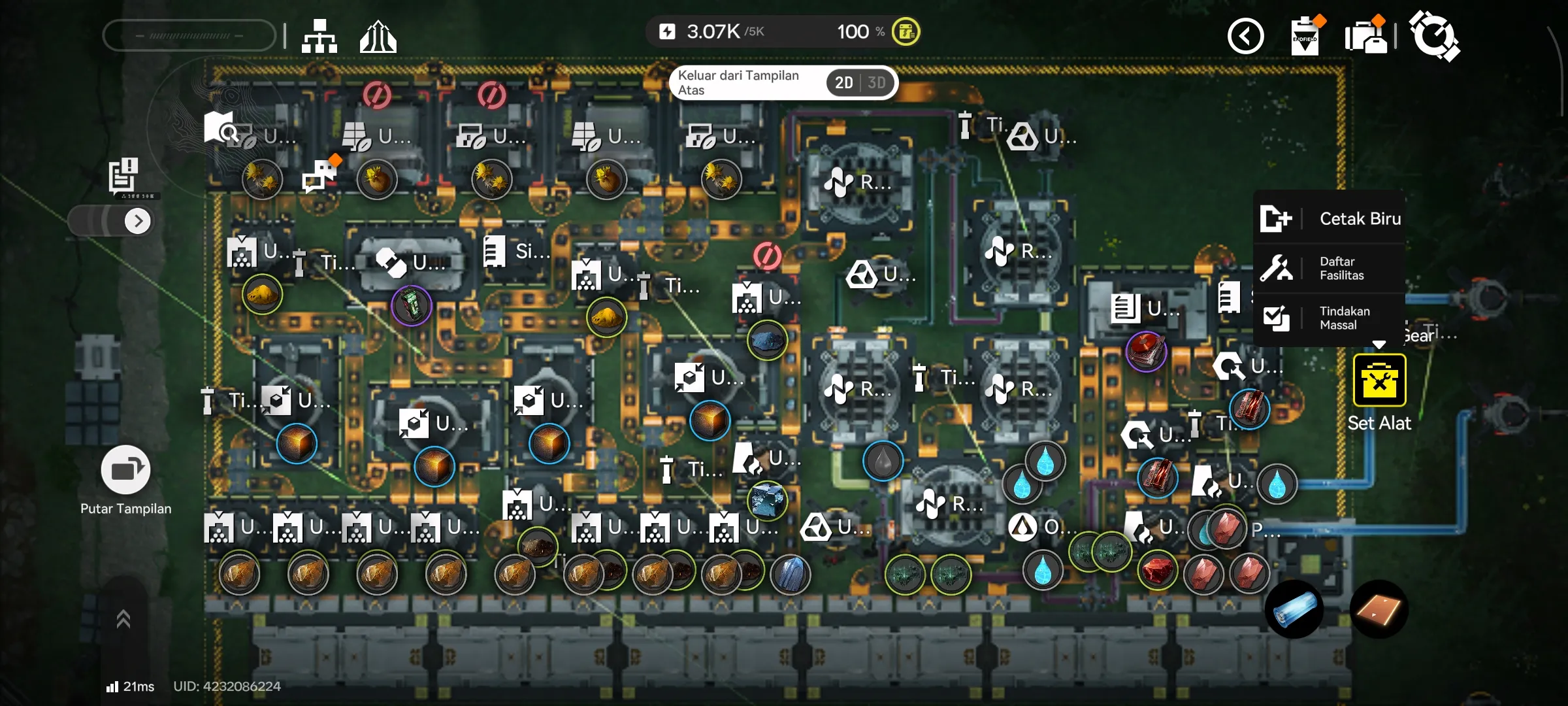This screenshot has height=706, width=1568.
Task: Open the briefcase depot icon in top bar
Action: click(x=1365, y=36)
